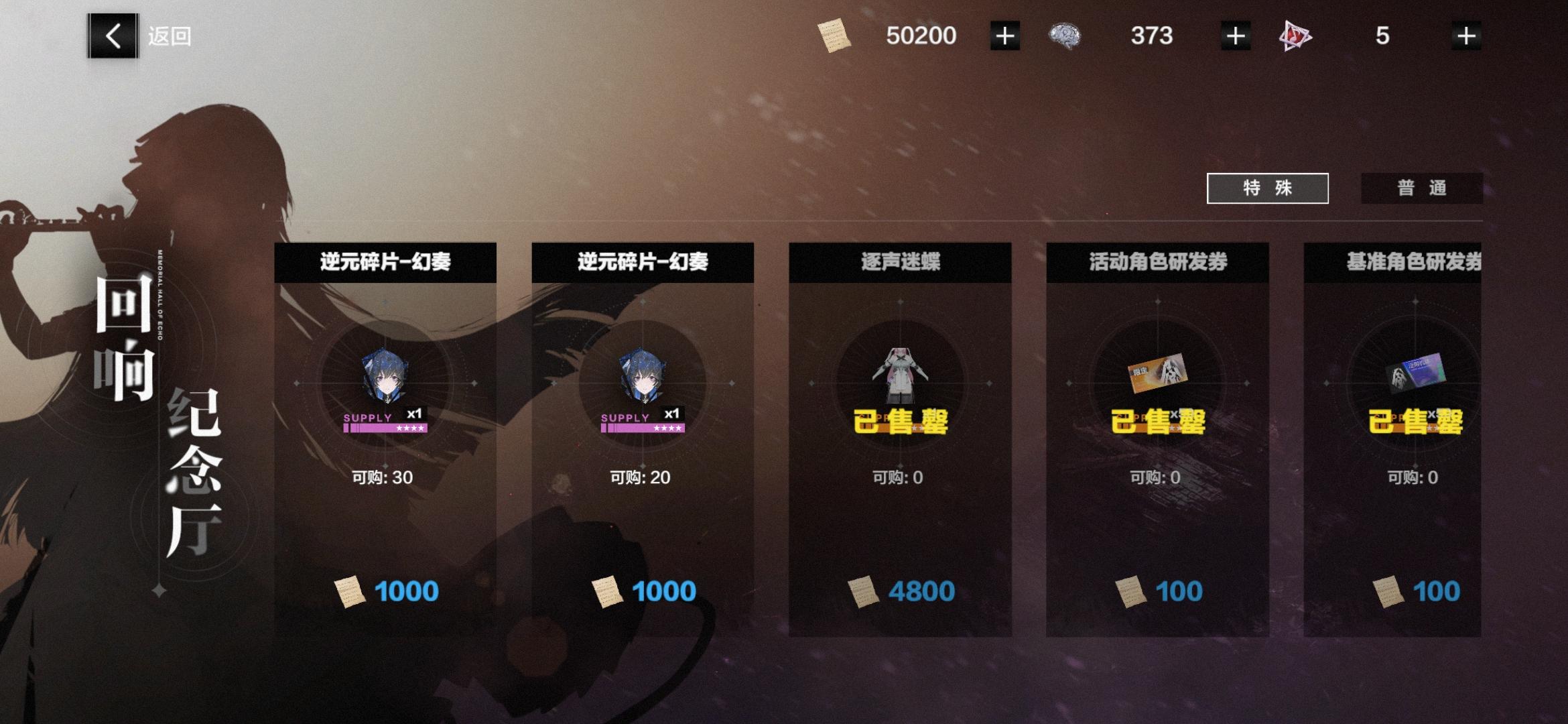The height and width of the screenshot is (724, 1568).
Task: Click the plus button beside the brain currency
Action: 1235,36
